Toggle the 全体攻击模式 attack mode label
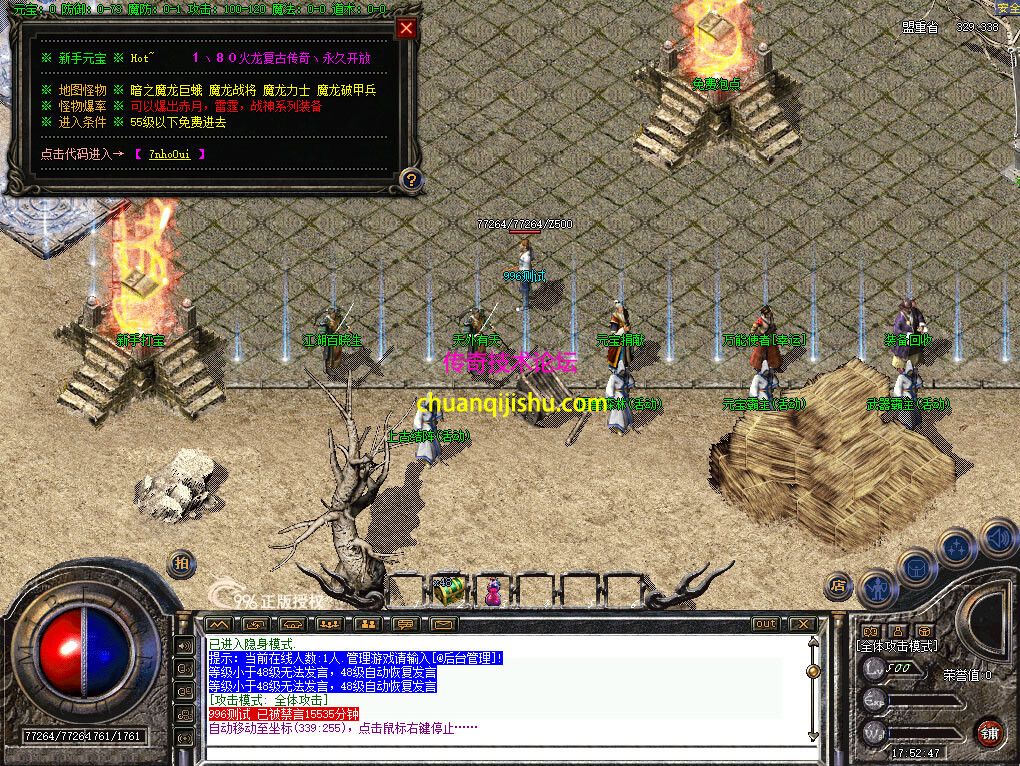This screenshot has height=766, width=1020. pyautogui.click(x=899, y=646)
